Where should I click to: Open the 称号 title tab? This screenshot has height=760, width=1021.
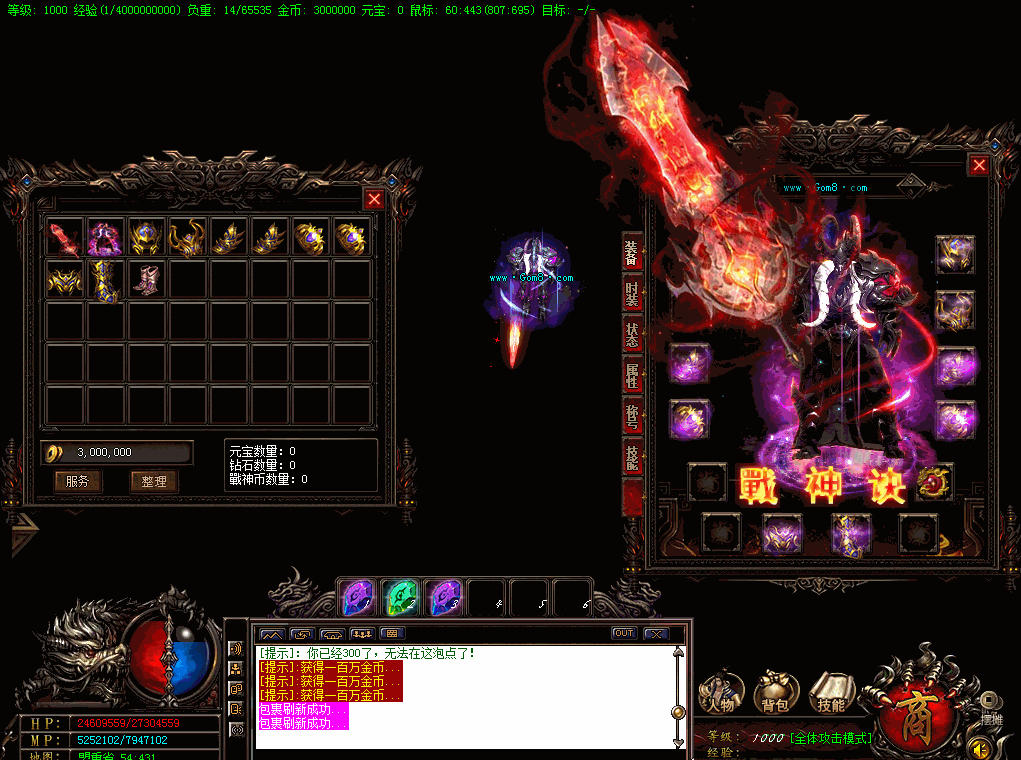pyautogui.click(x=632, y=417)
